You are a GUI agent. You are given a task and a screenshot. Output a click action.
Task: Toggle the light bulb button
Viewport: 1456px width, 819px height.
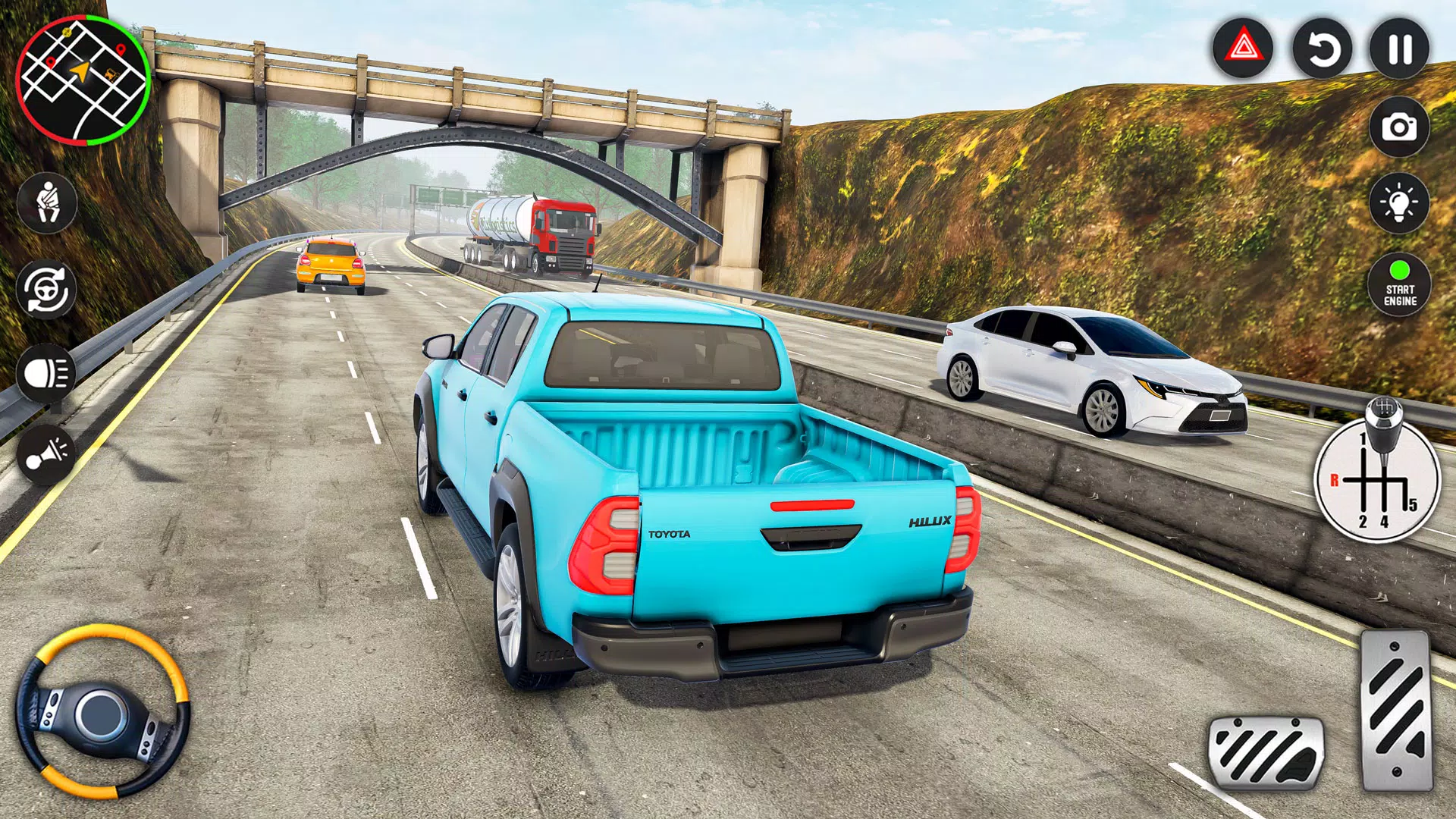click(x=1399, y=203)
